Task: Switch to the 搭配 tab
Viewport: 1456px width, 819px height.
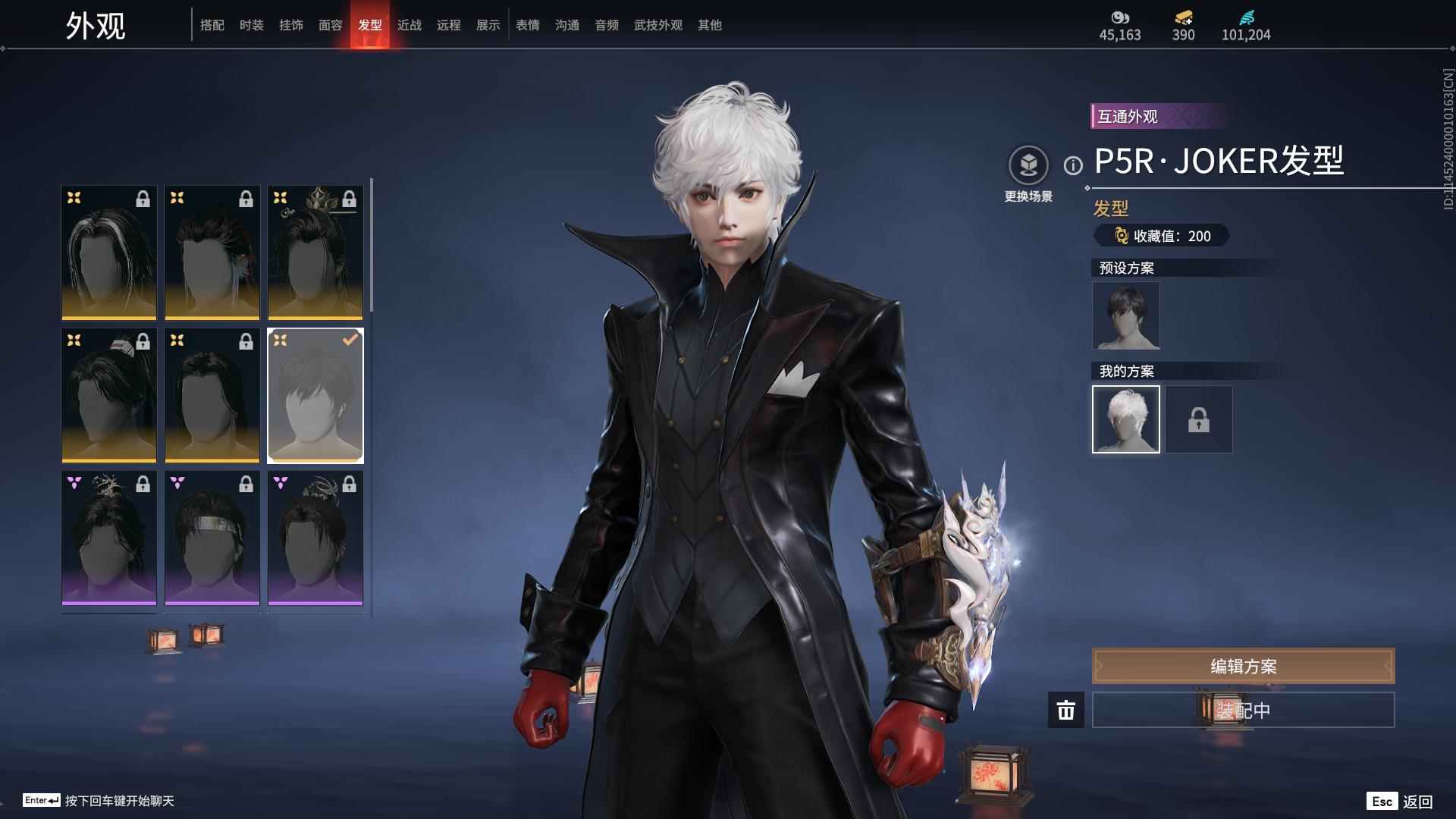Action: pyautogui.click(x=212, y=25)
